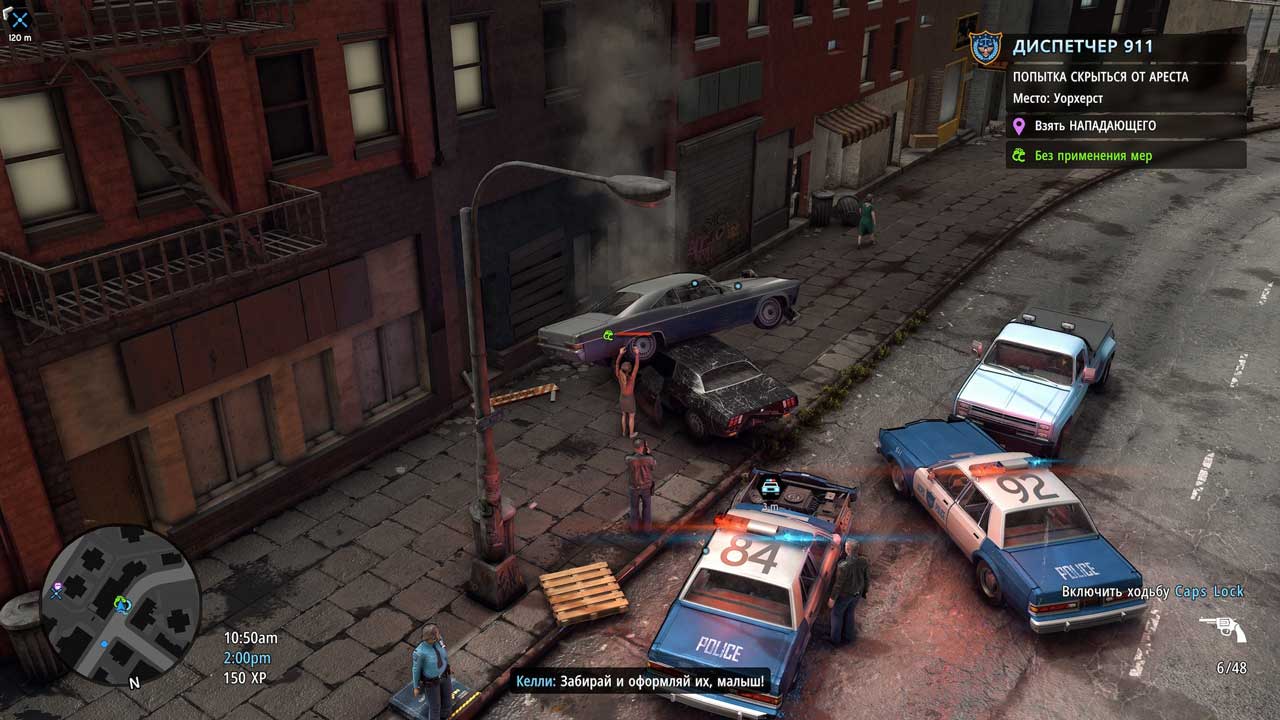Viewport: 1280px width, 720px height.
Task: Select the revolver weapon icon
Action: (1222, 629)
